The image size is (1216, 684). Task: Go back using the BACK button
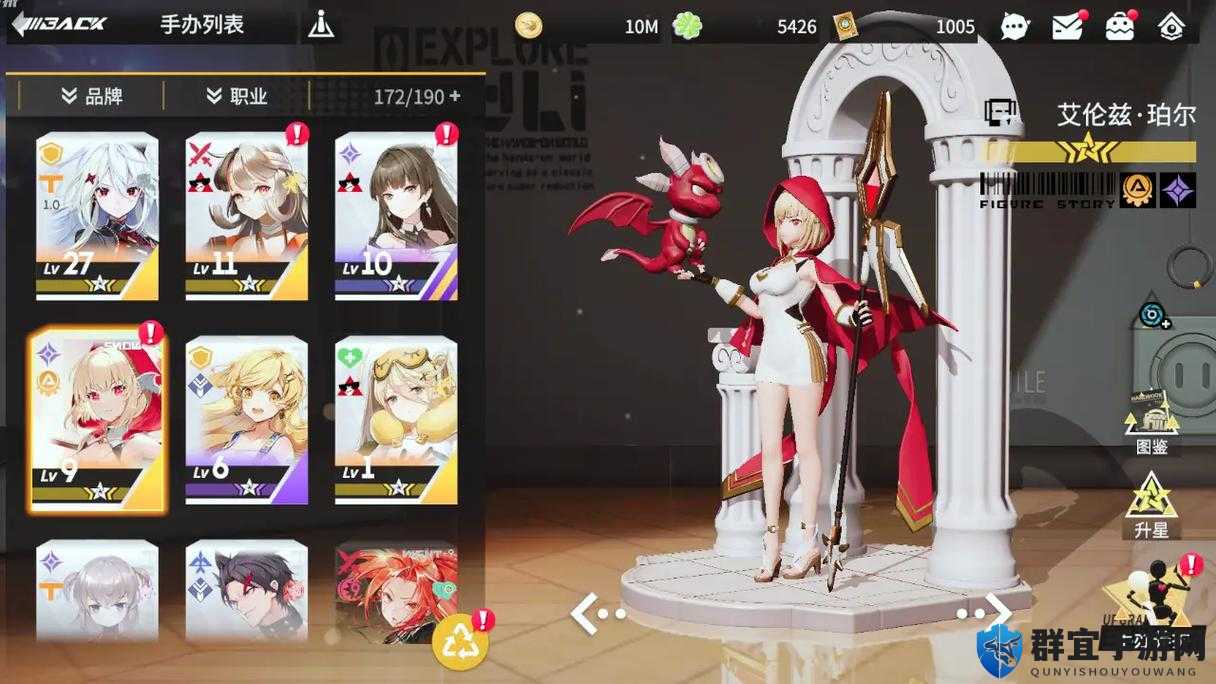tap(60, 25)
